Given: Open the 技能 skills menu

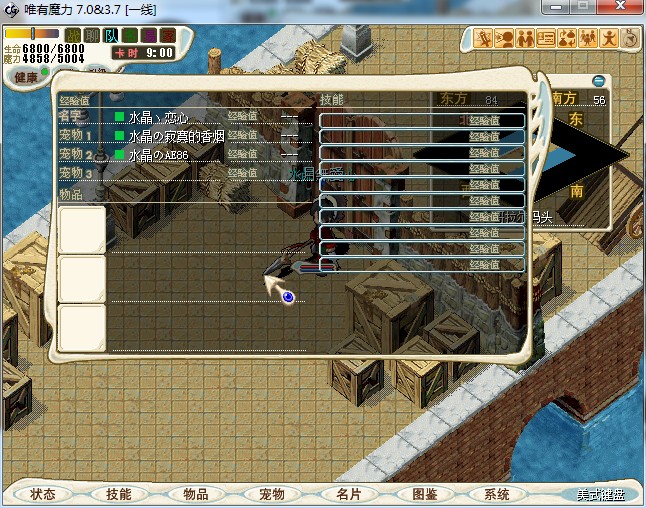Looking at the screenshot, I should pos(118,494).
